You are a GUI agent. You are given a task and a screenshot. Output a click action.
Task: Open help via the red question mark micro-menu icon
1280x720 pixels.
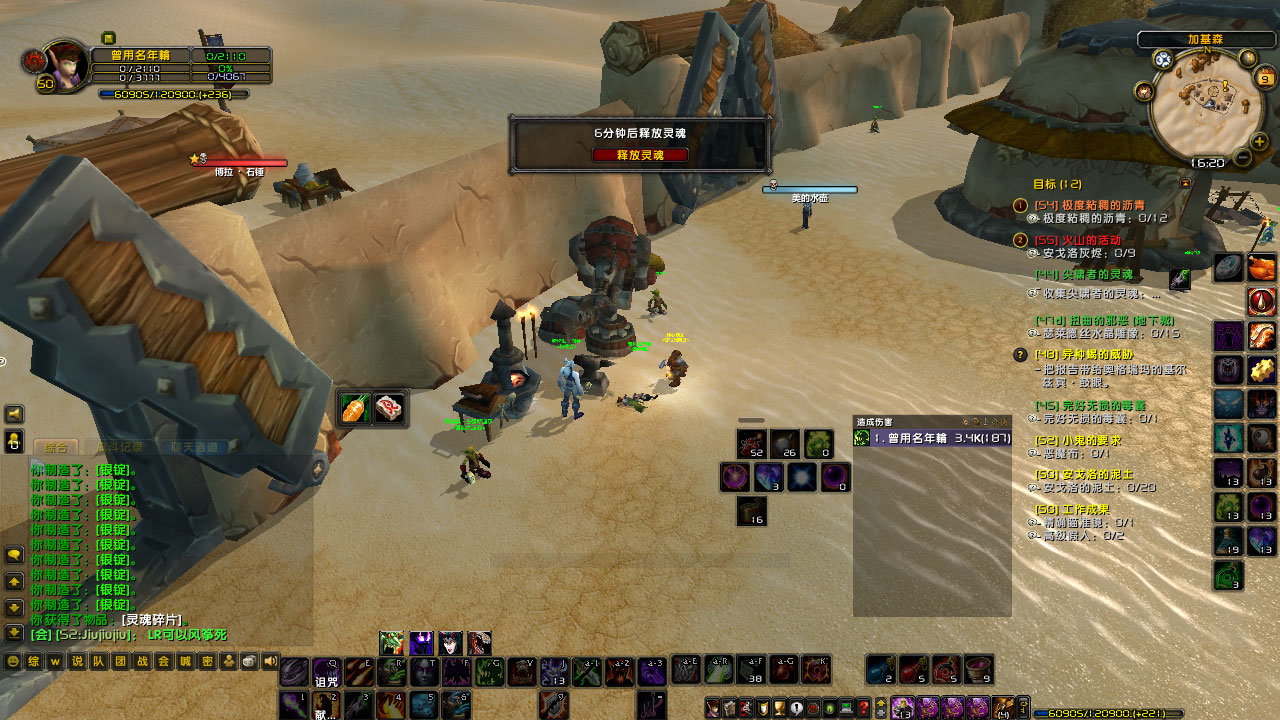pyautogui.click(x=863, y=707)
